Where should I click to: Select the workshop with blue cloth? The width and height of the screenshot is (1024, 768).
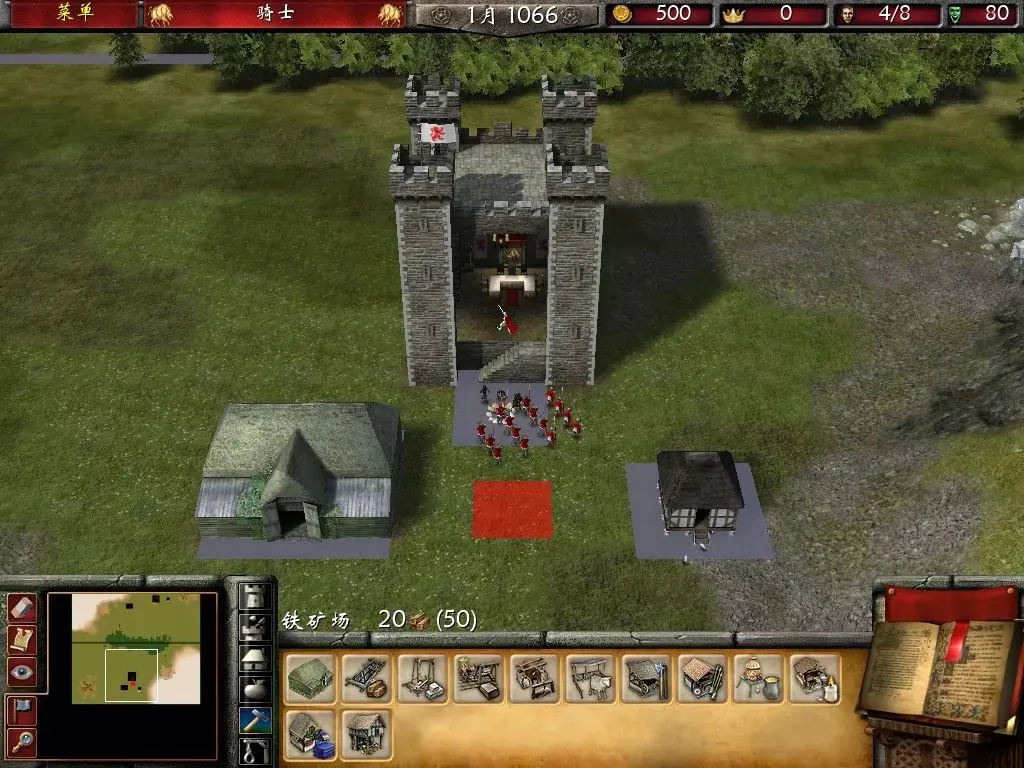pos(311,735)
